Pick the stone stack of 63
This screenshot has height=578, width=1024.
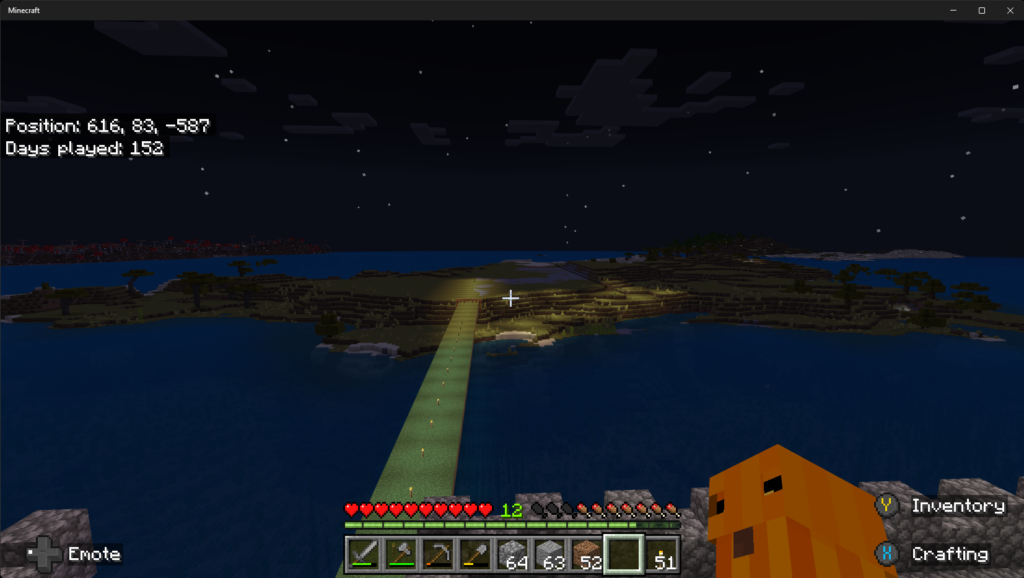(549, 554)
